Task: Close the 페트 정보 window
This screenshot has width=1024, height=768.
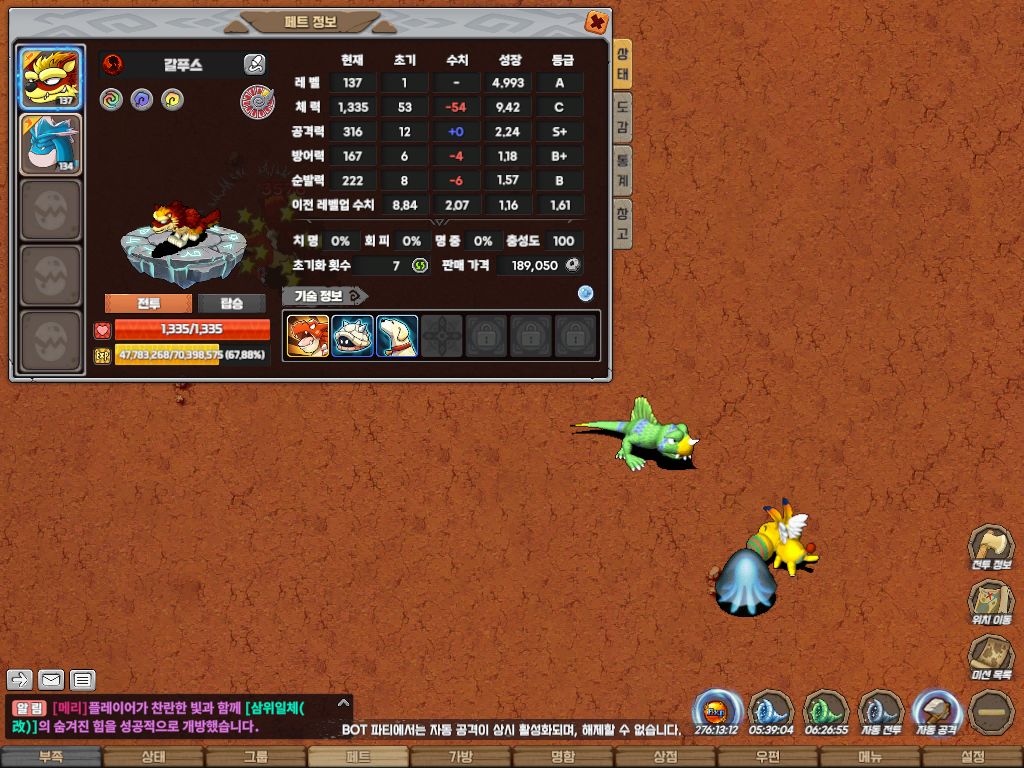Action: click(595, 21)
